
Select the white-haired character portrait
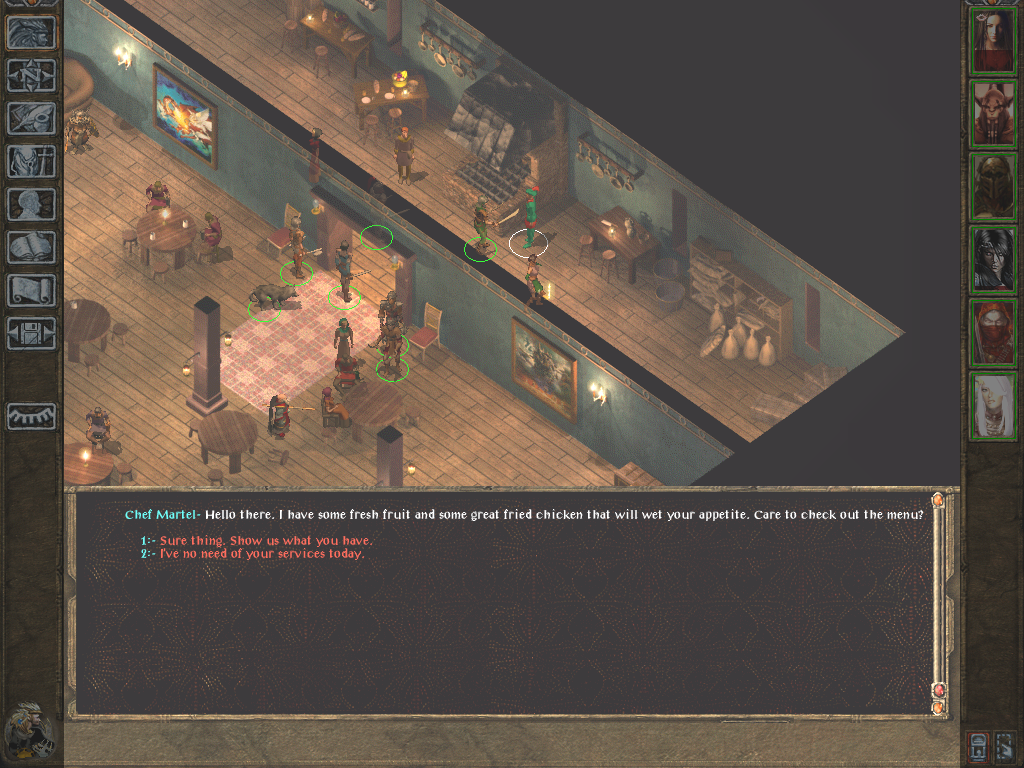click(993, 406)
